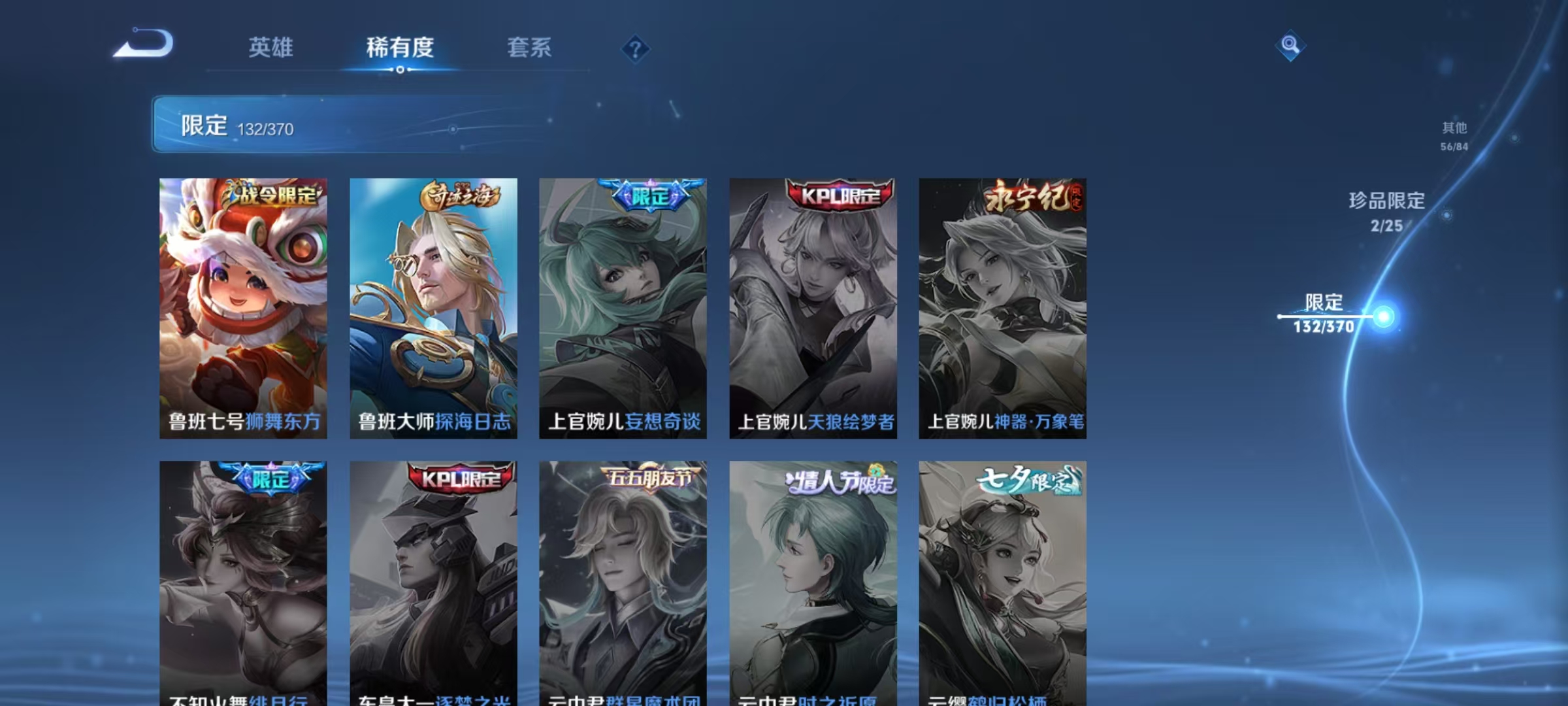Select the 不知火舞绯月行 skin
1568x706 pixels.
click(243, 582)
